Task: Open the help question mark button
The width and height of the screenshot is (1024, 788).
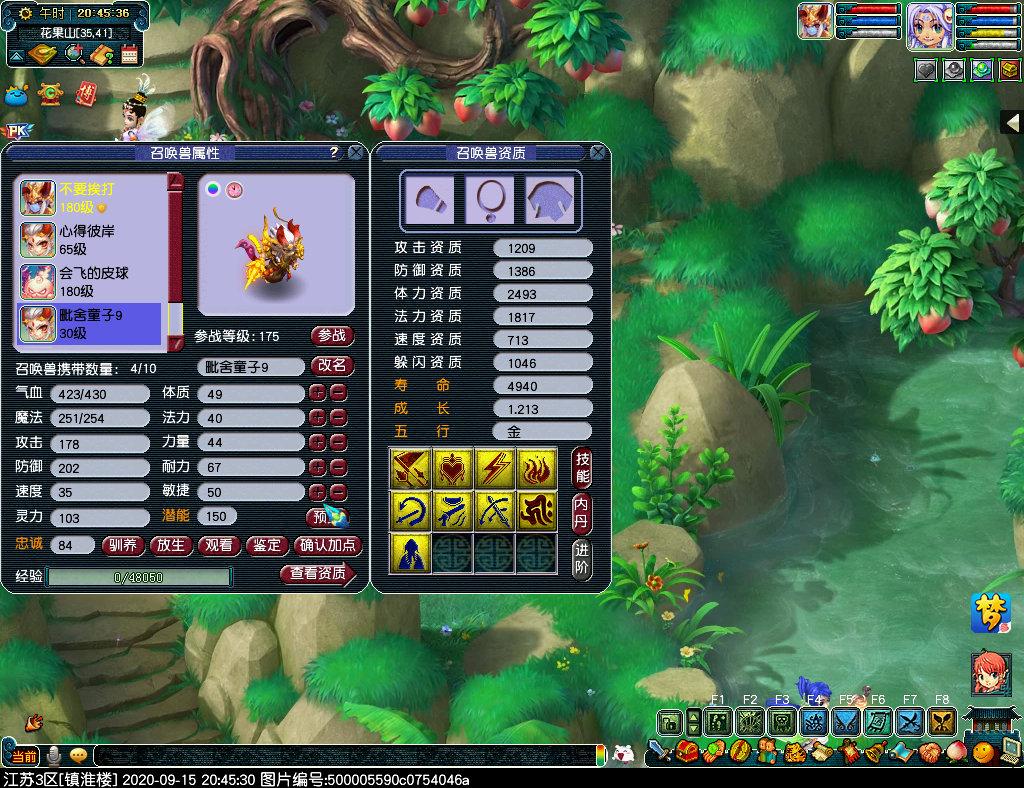Action: pyautogui.click(x=334, y=153)
